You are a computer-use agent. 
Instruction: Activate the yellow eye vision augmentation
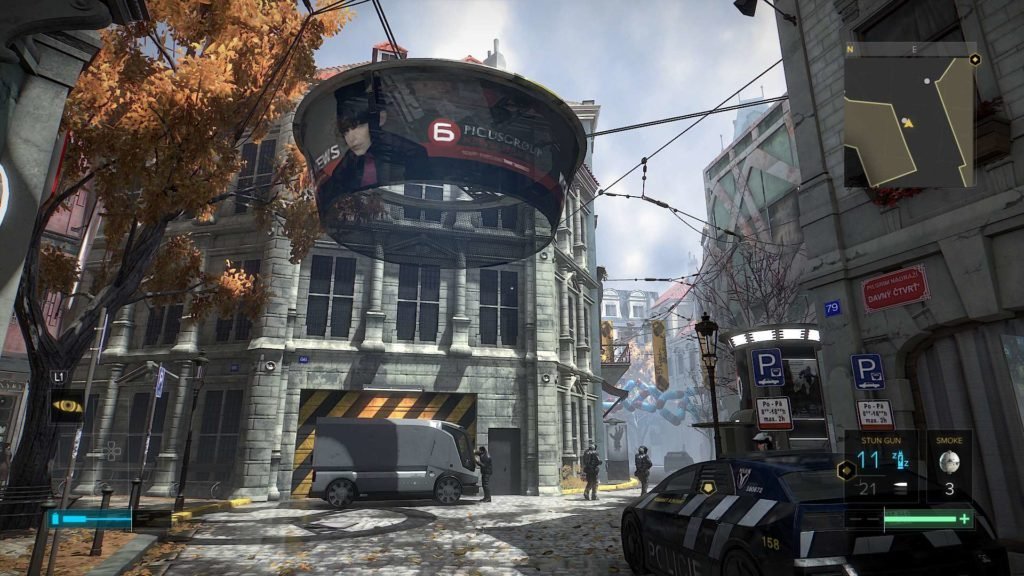tap(67, 406)
